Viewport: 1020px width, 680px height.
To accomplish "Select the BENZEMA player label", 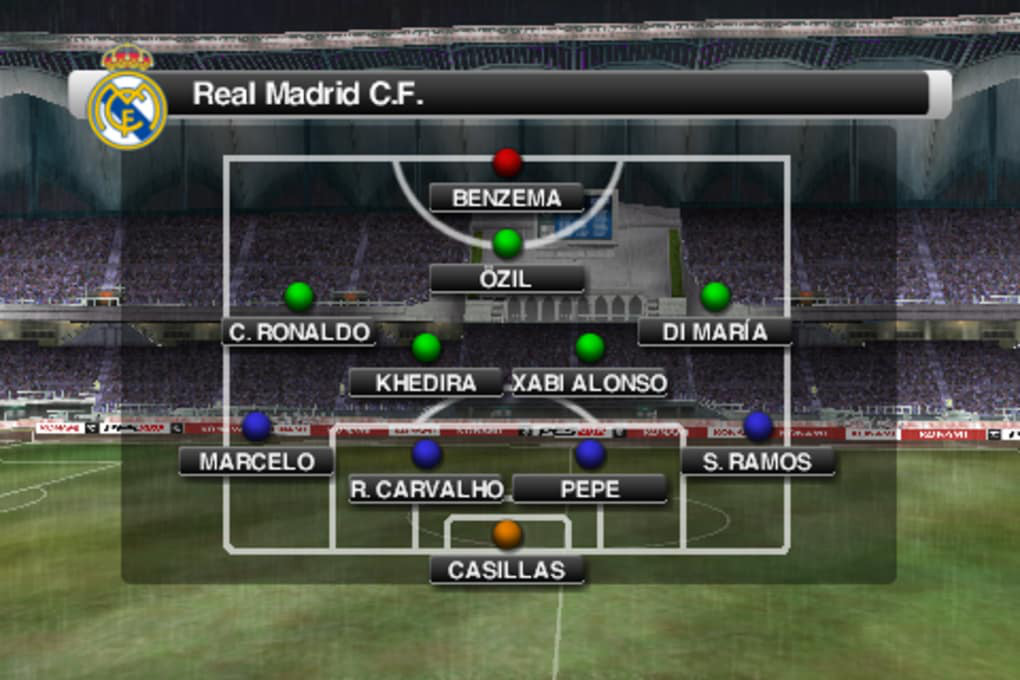I will (507, 198).
